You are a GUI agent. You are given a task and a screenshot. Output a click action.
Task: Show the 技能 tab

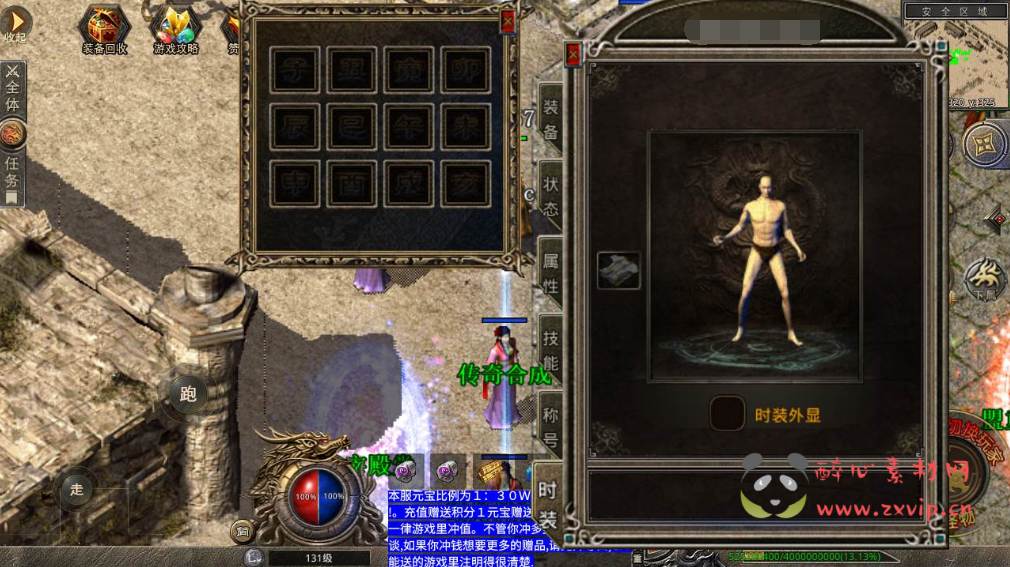pos(550,349)
